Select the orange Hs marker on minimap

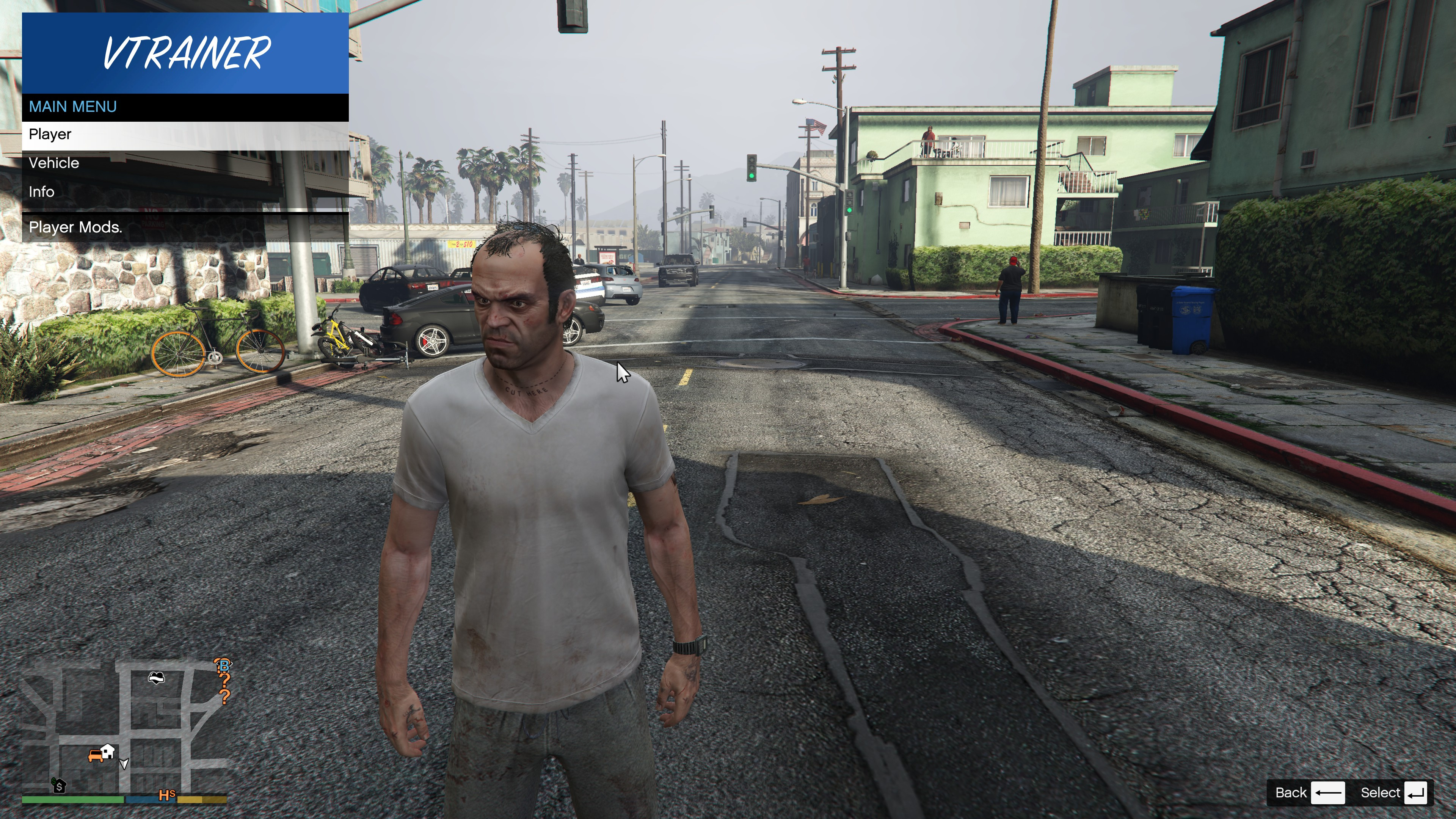(x=167, y=795)
